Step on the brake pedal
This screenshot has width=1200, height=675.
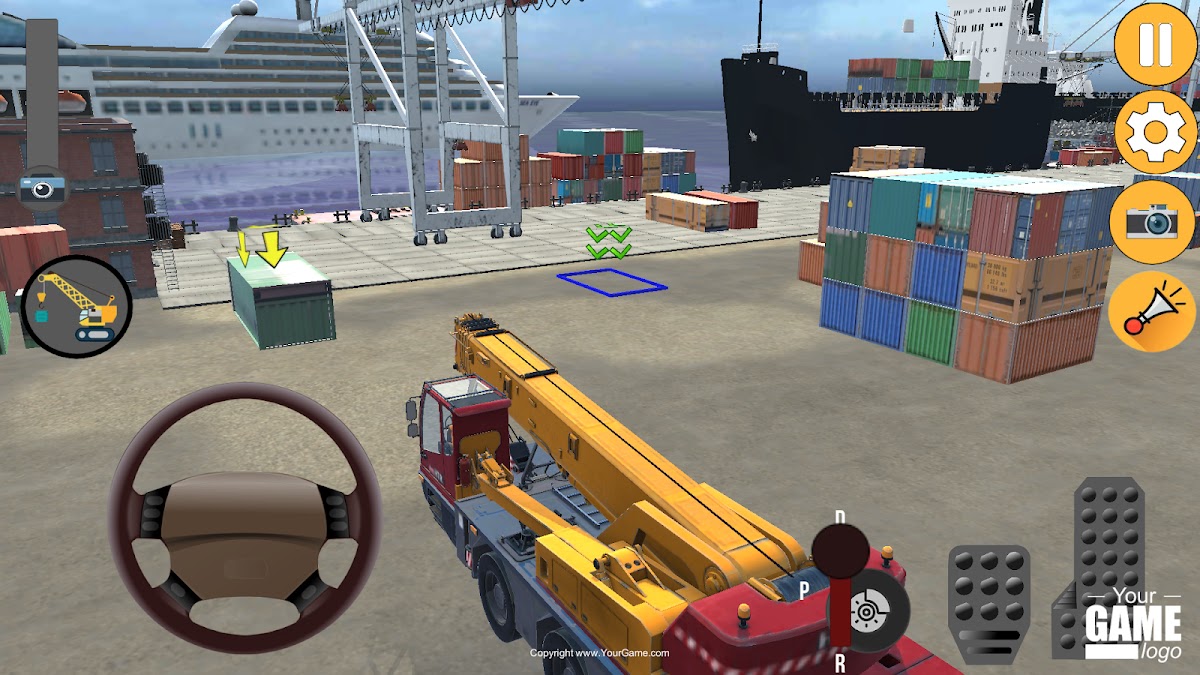[x=988, y=600]
